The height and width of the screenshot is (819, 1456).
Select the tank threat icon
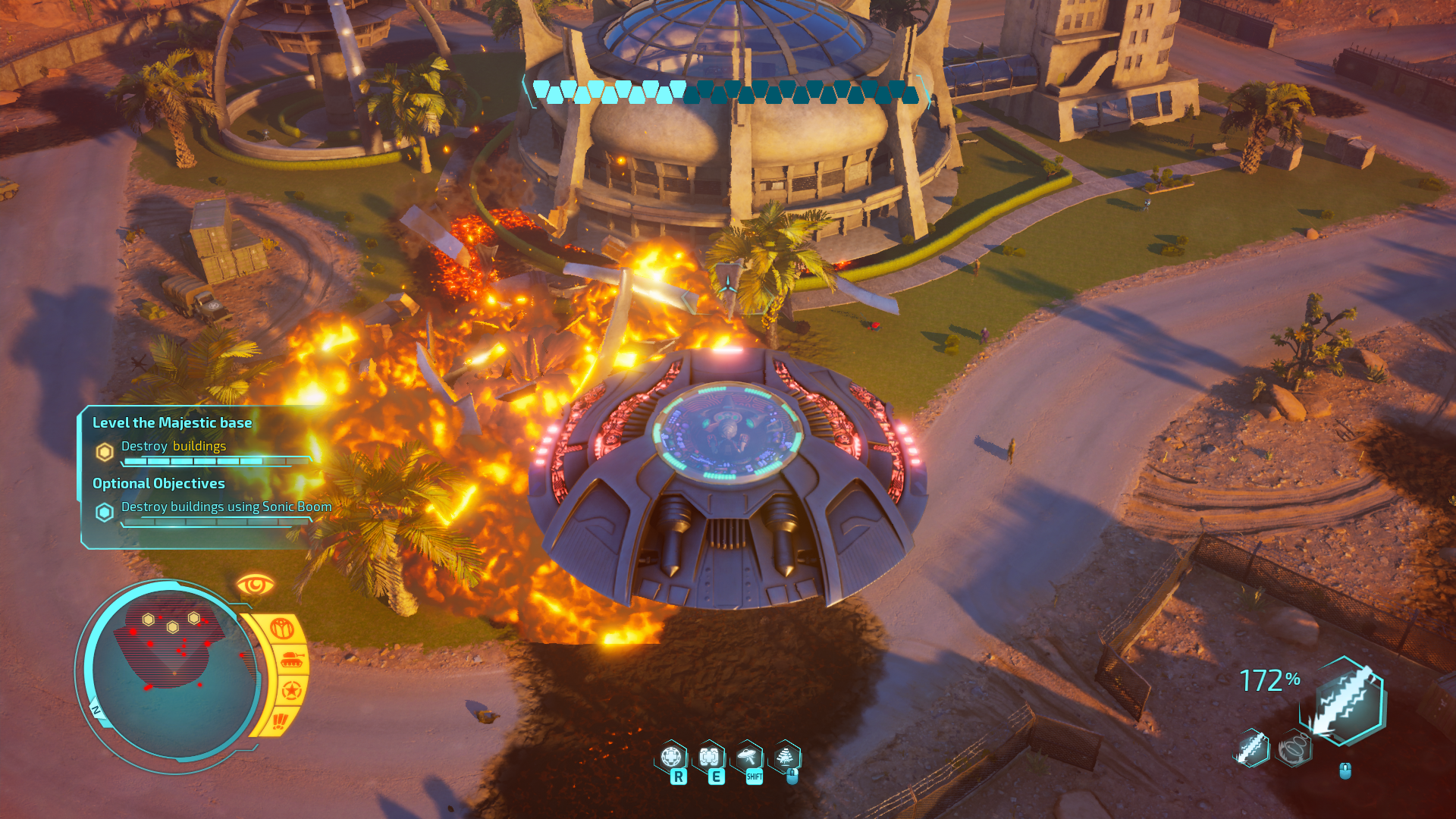pyautogui.click(x=292, y=660)
